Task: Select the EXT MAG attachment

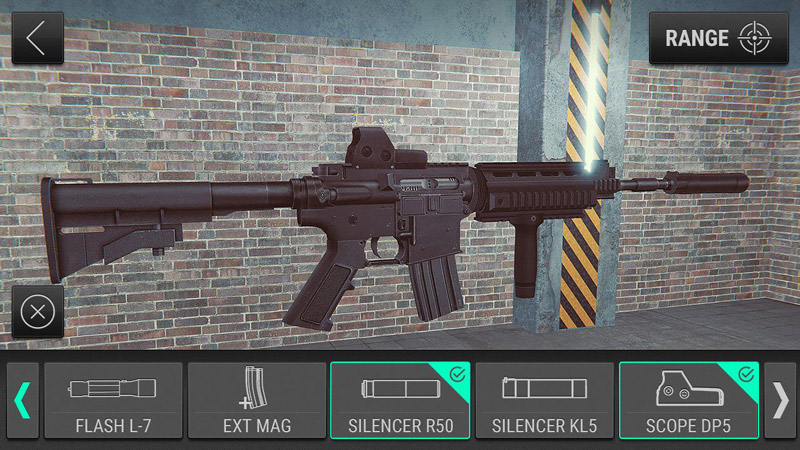Action: click(x=257, y=400)
